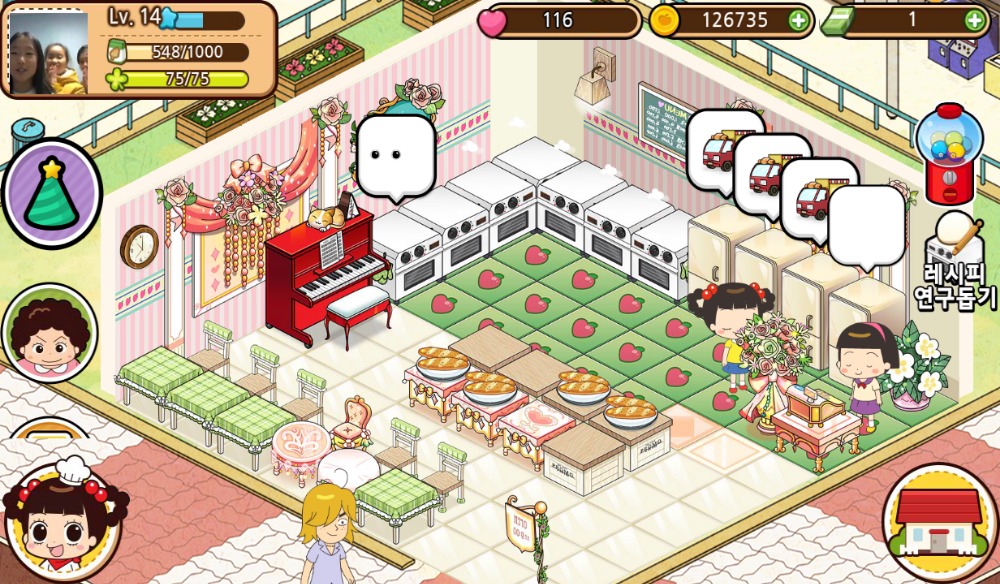Open the chef girl main menu
This screenshot has height=584, width=1000.
(61, 519)
